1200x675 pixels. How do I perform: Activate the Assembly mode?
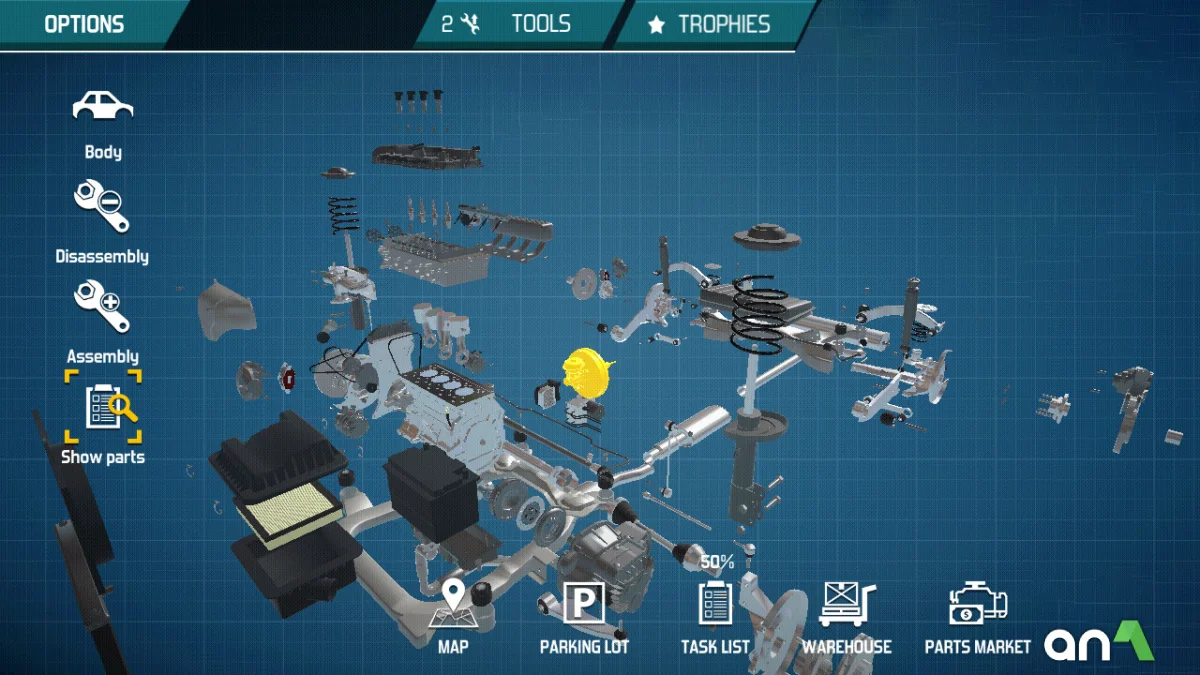[102, 307]
